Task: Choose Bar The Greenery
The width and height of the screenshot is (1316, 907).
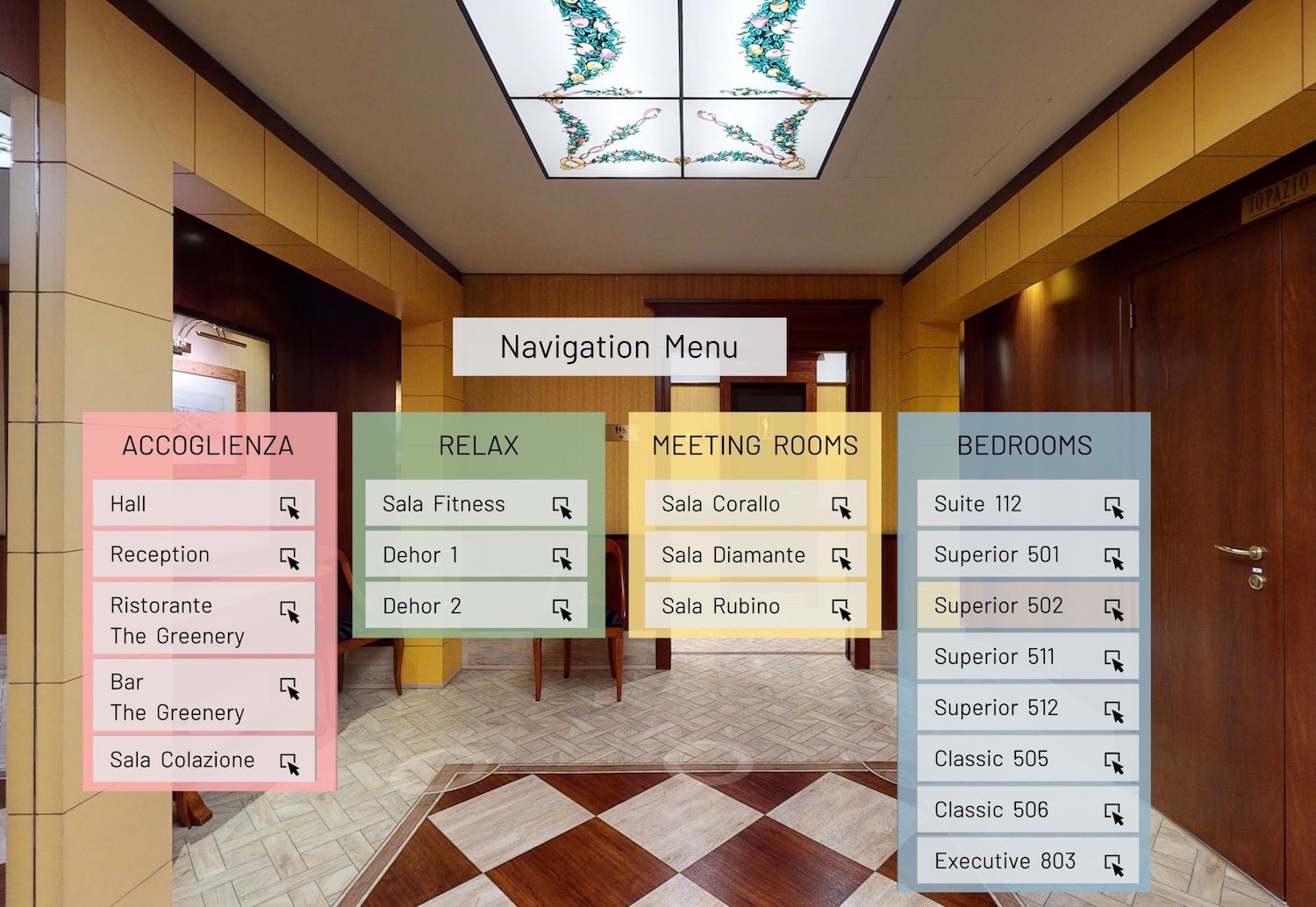Action: [204, 696]
